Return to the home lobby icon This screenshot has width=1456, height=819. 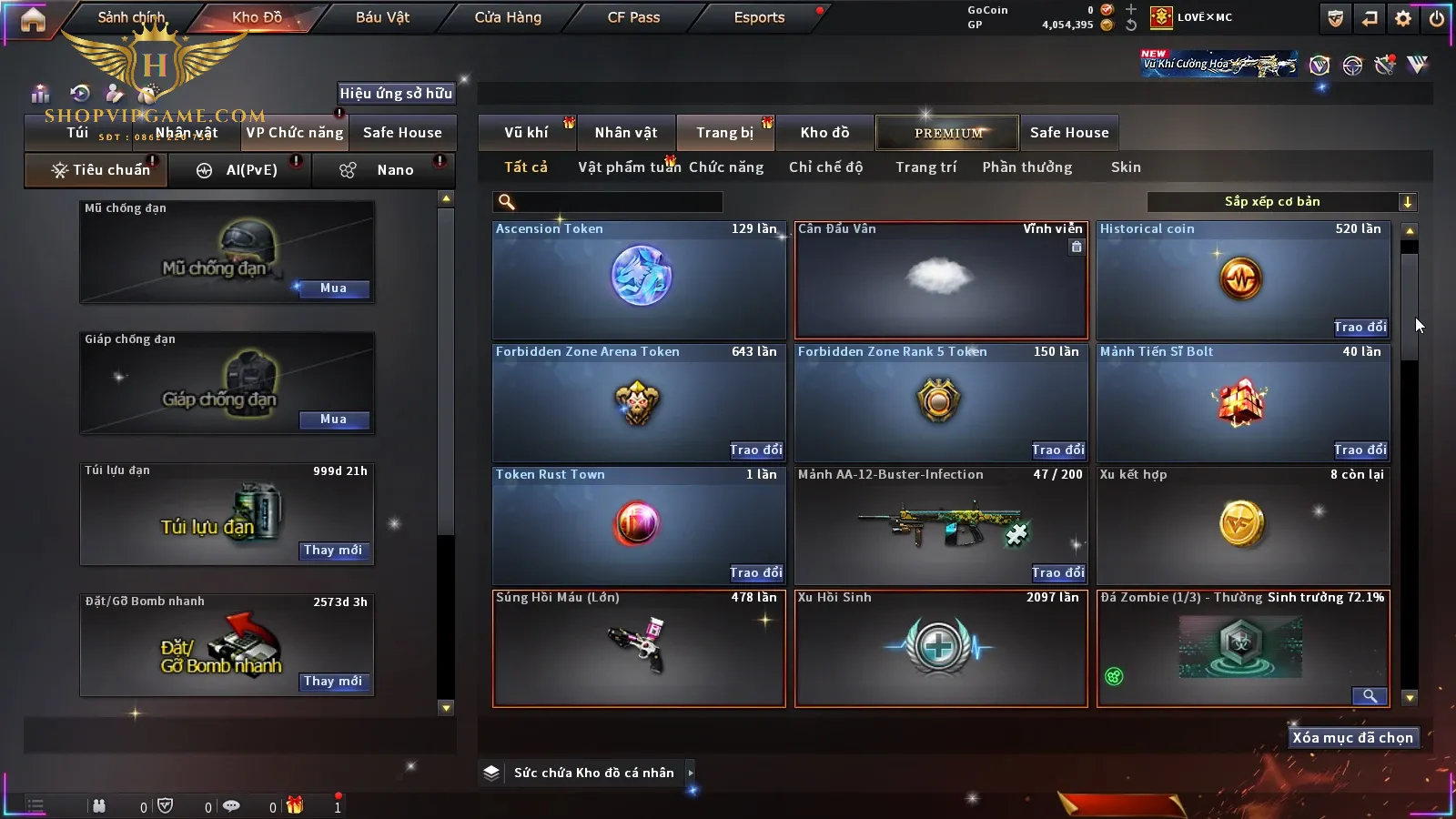(x=33, y=19)
